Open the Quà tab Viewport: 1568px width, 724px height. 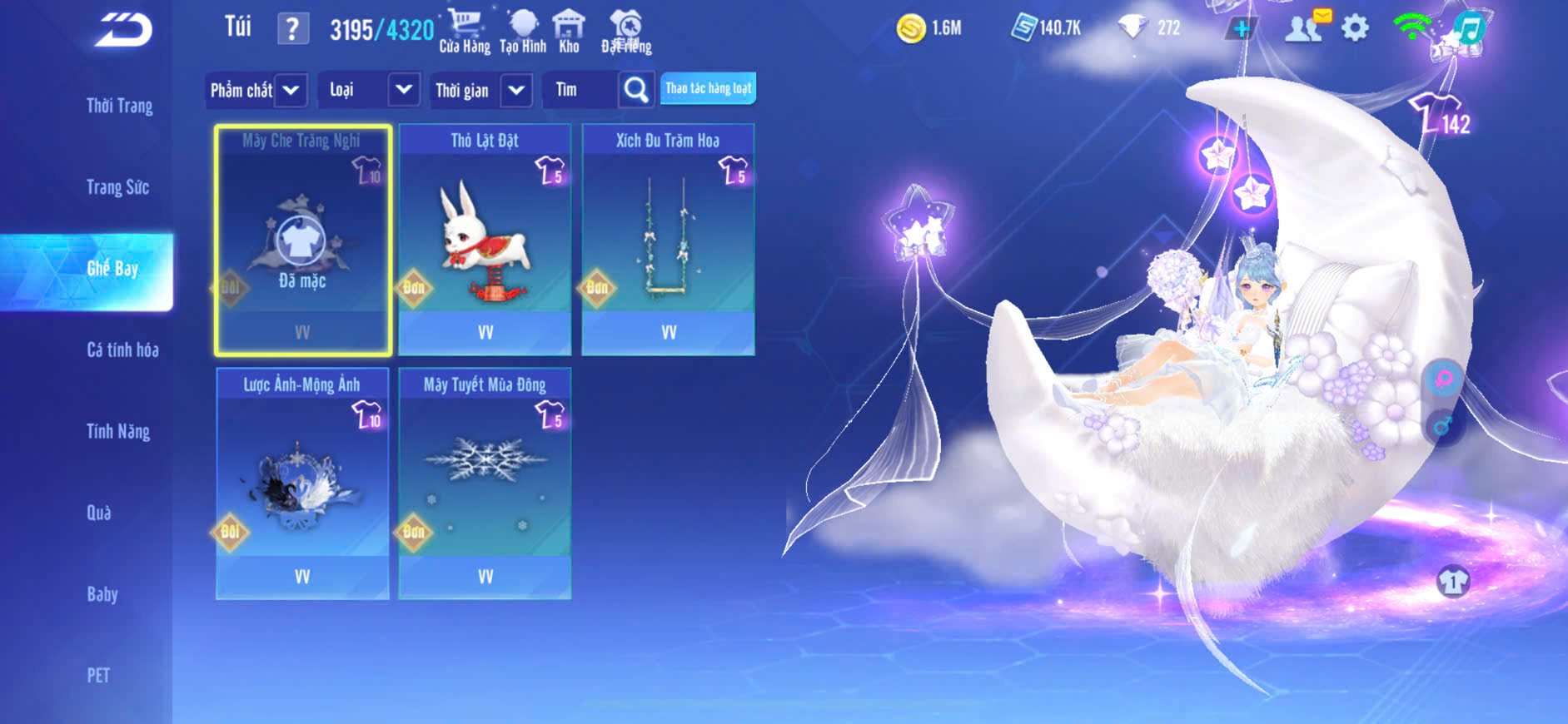(99, 513)
